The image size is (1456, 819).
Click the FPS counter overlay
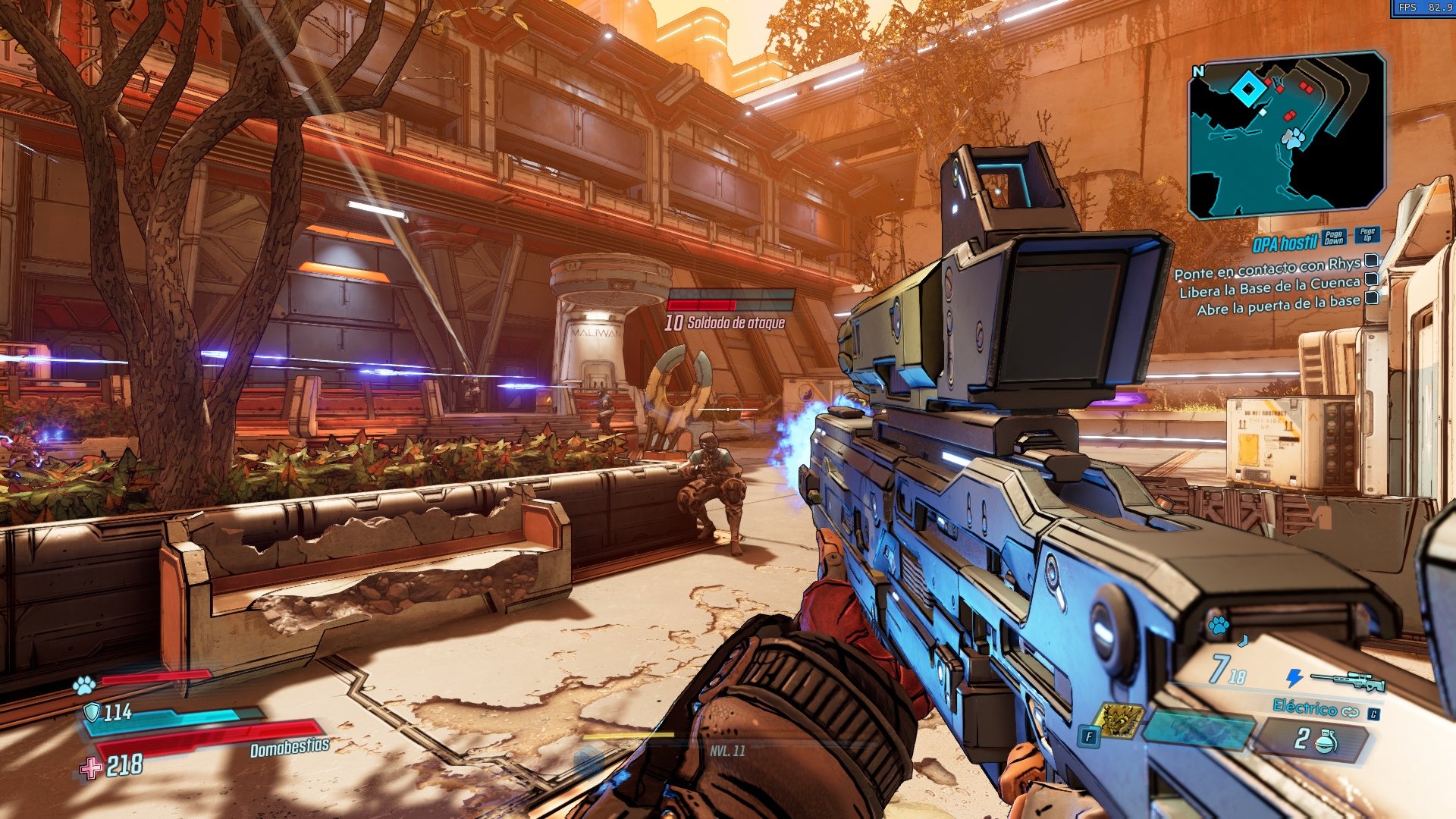[x=1423, y=8]
